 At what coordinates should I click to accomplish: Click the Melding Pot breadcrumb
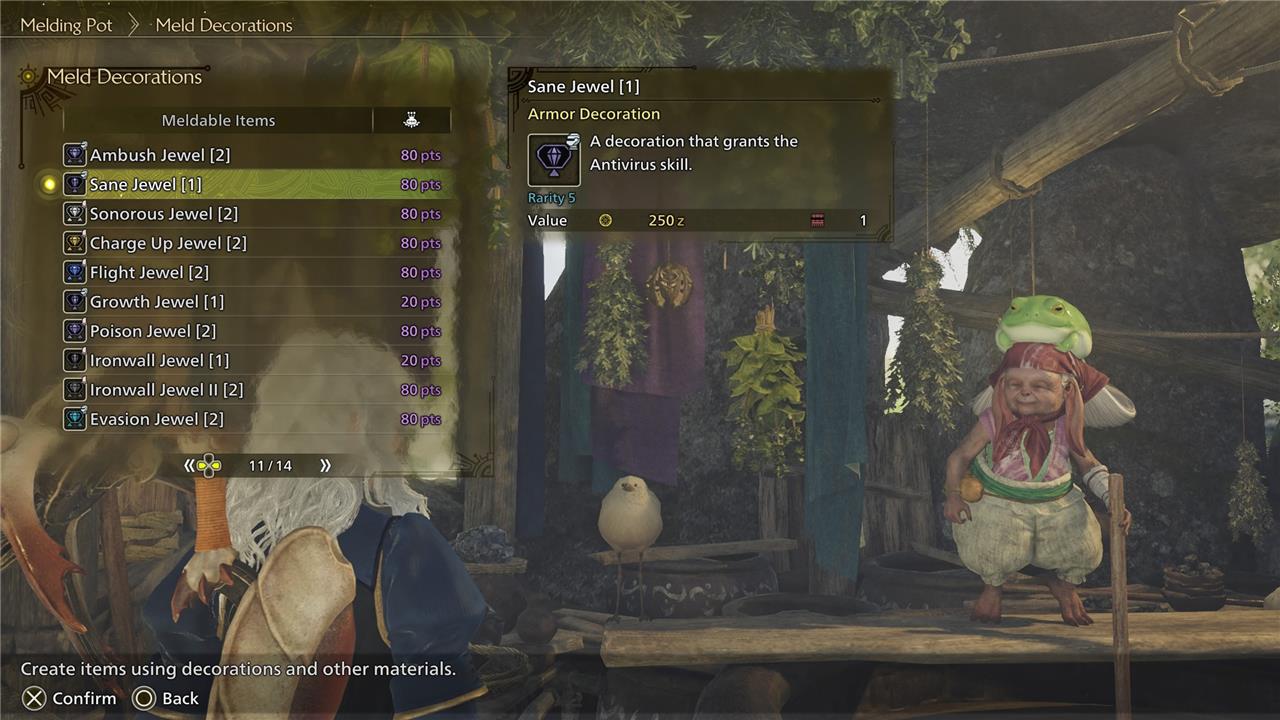(67, 25)
